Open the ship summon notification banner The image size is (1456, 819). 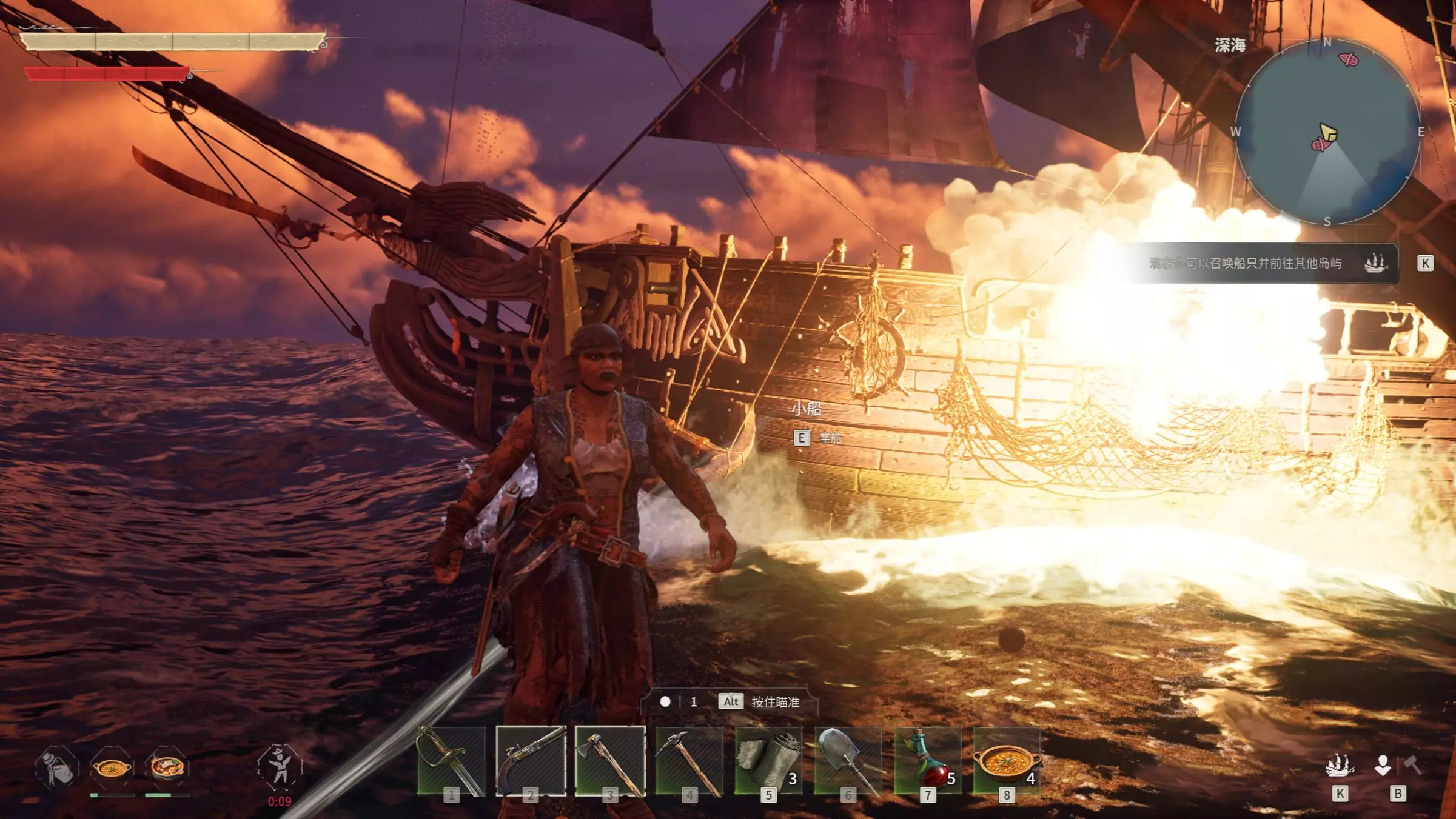1261,263
